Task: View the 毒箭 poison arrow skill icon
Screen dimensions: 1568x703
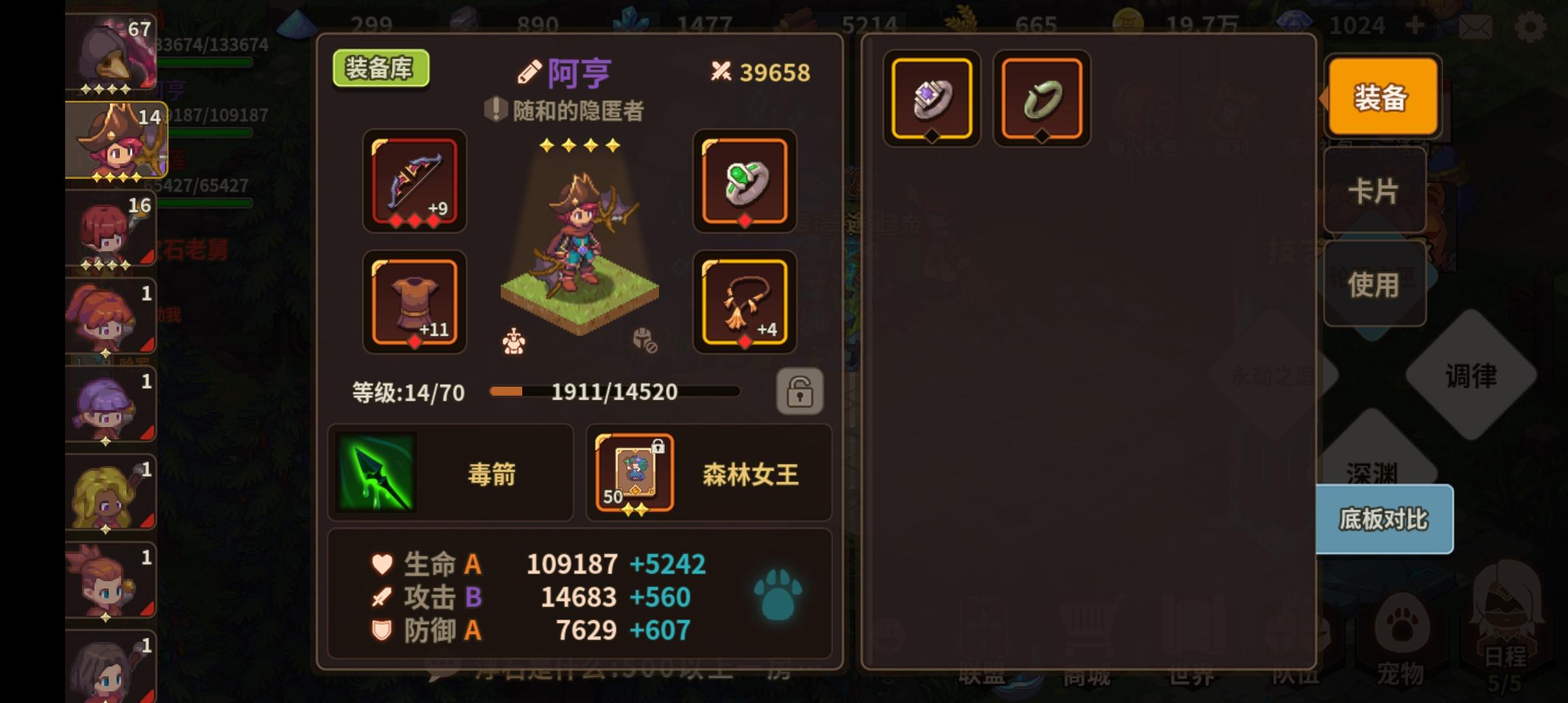Action: pos(376,473)
